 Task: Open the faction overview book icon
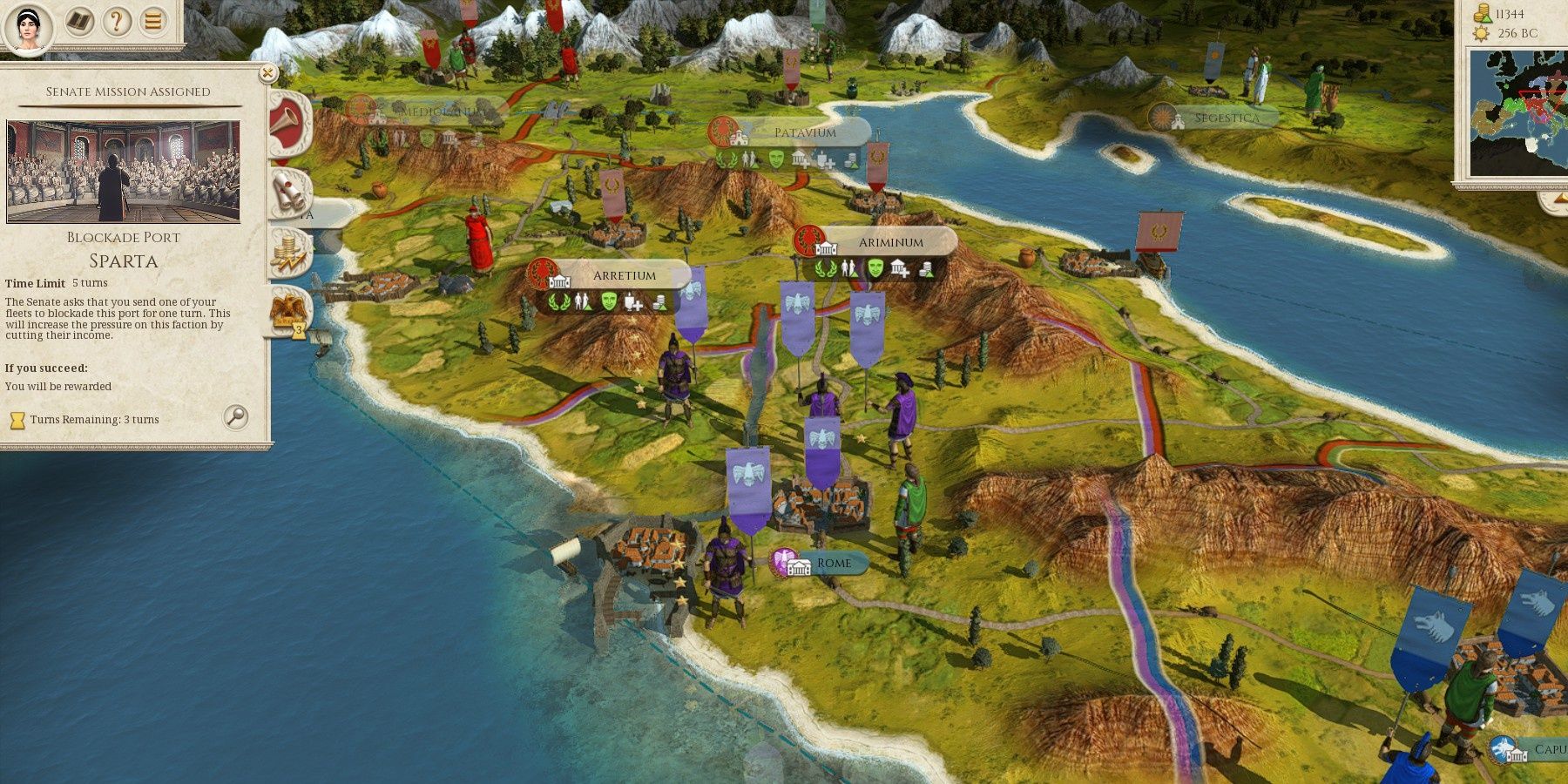point(80,22)
